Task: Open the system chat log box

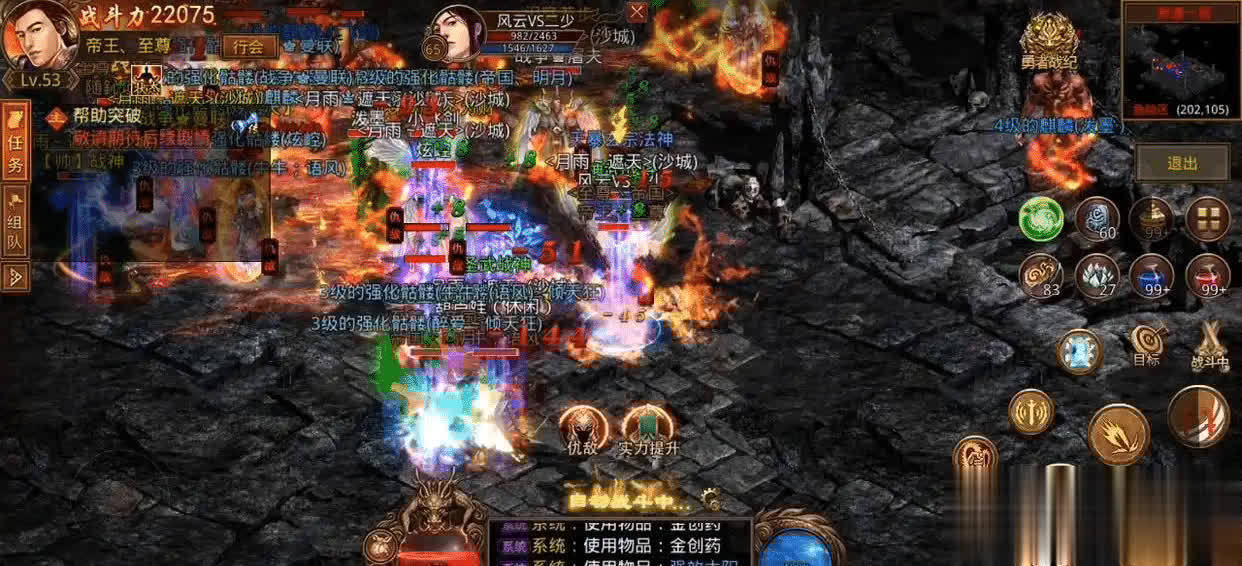Action: click(618, 541)
